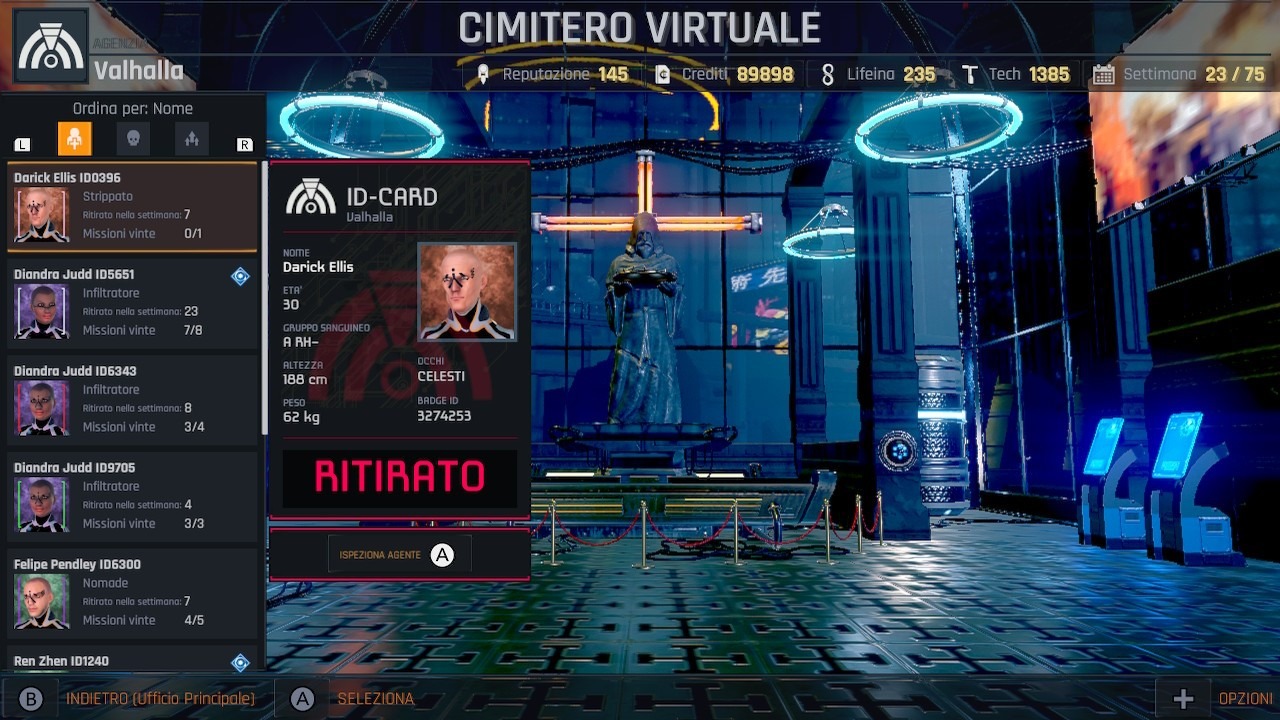This screenshot has width=1280, height=720.
Task: Switch to the orange retired agents tab
Action: pyautogui.click(x=75, y=139)
